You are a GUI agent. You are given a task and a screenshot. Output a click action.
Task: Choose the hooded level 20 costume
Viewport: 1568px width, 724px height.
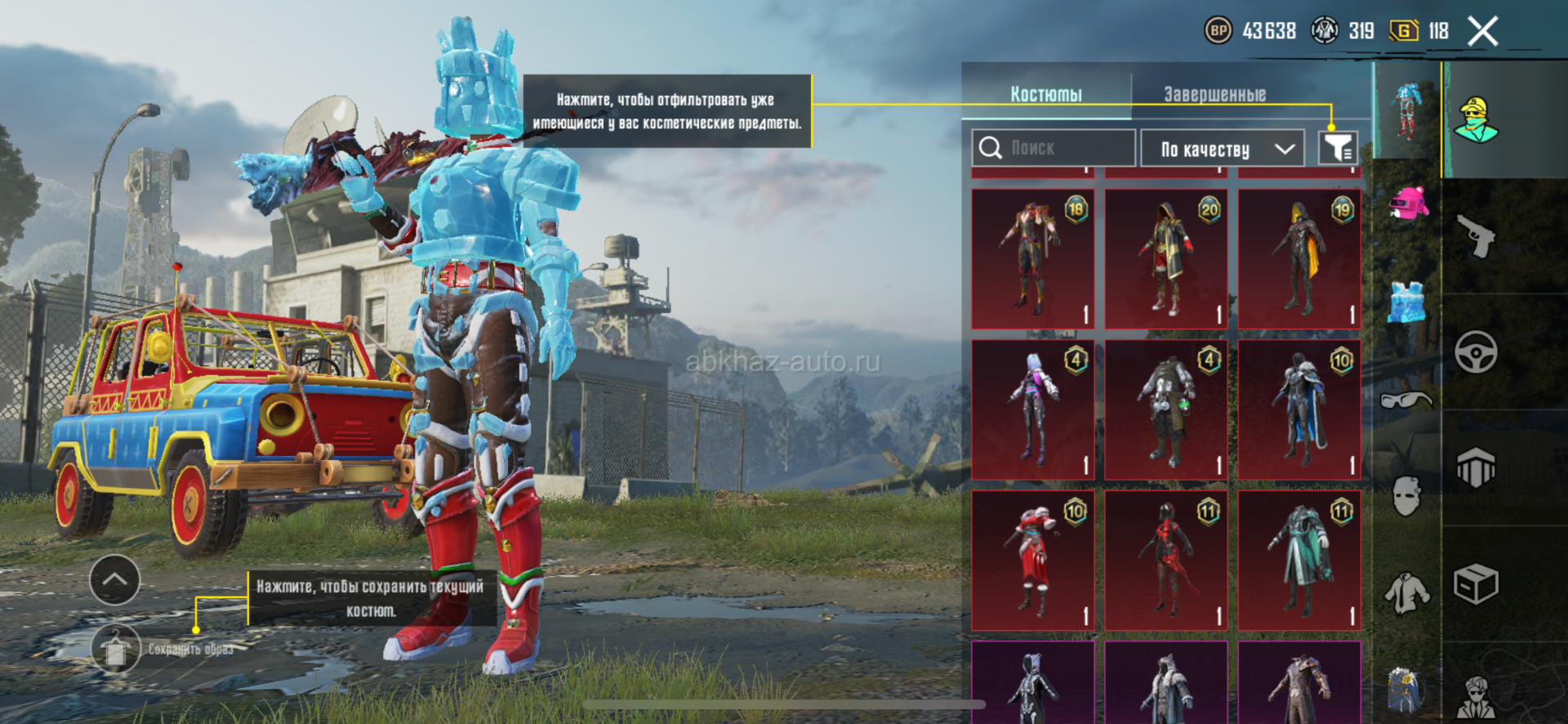click(x=1166, y=259)
